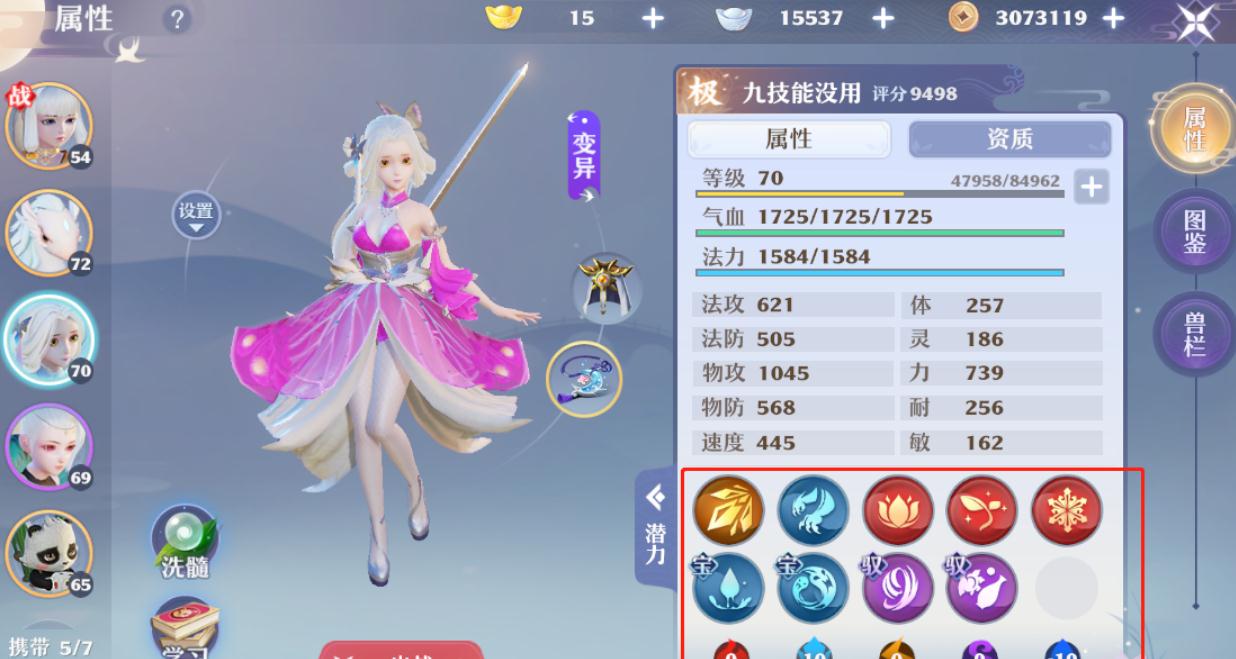Open the 洗髓 function

click(x=184, y=543)
